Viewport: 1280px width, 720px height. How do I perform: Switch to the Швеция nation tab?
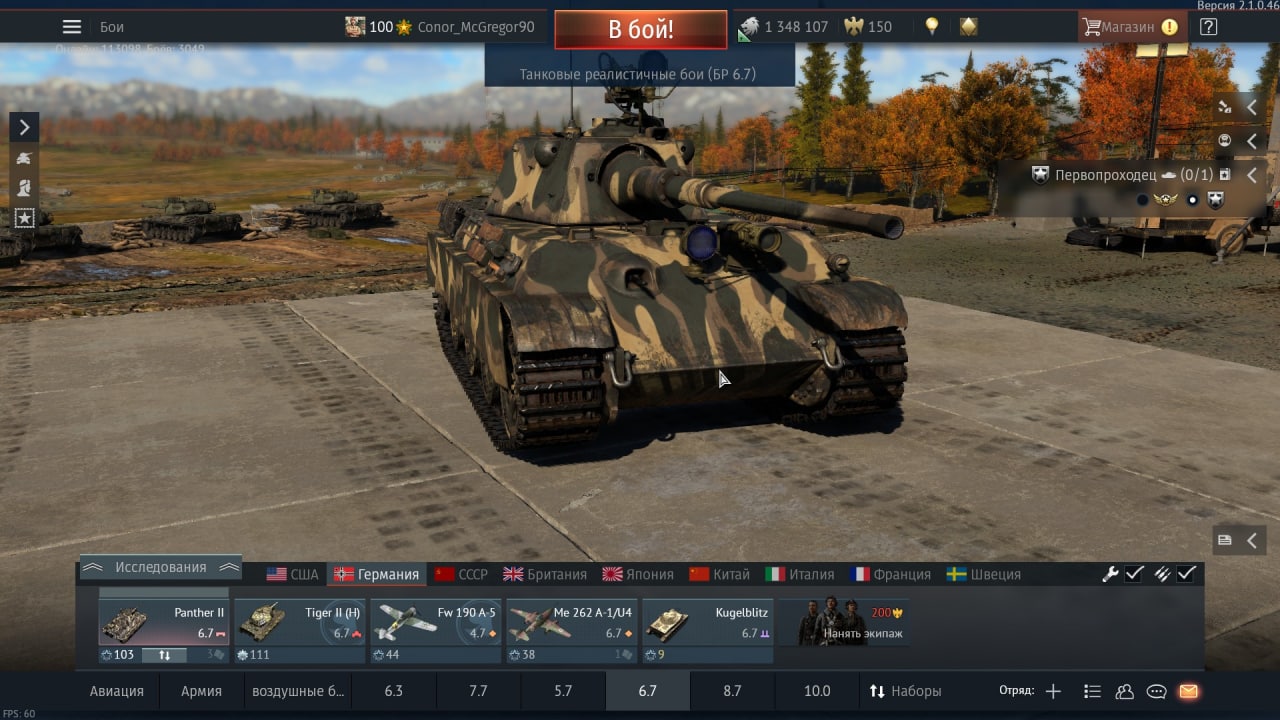[984, 574]
